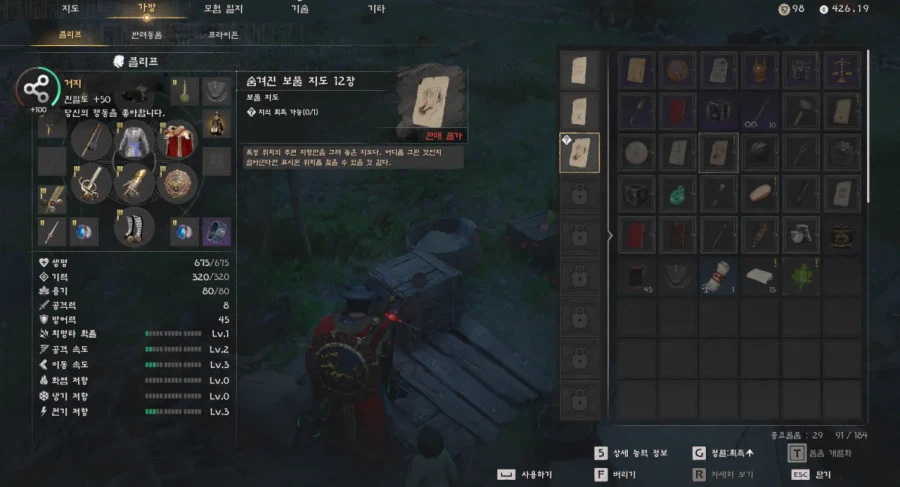Click the share icon beside 거지 title
The width and height of the screenshot is (900, 487).
tap(34, 88)
